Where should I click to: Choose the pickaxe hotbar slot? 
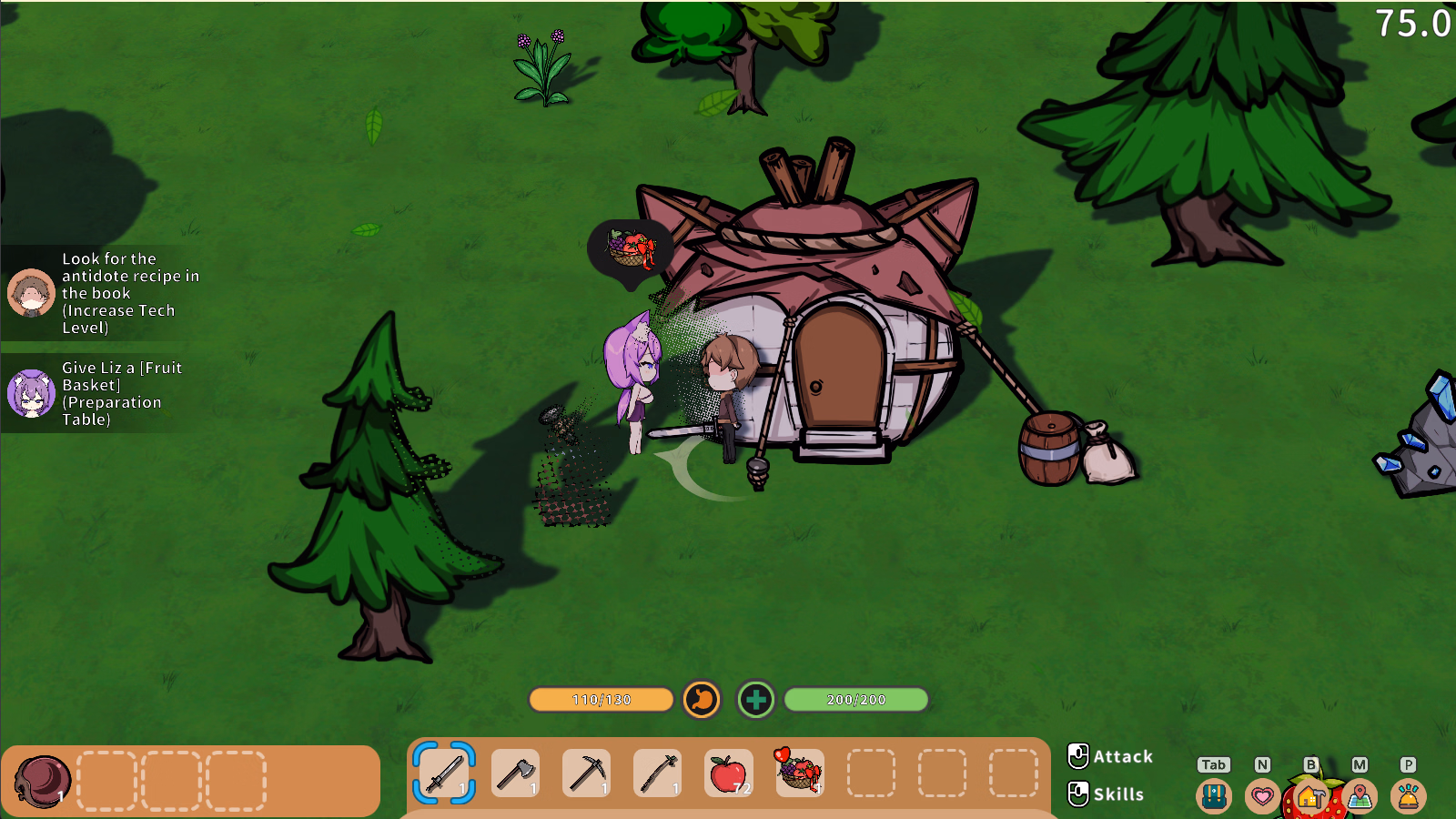pos(586,773)
